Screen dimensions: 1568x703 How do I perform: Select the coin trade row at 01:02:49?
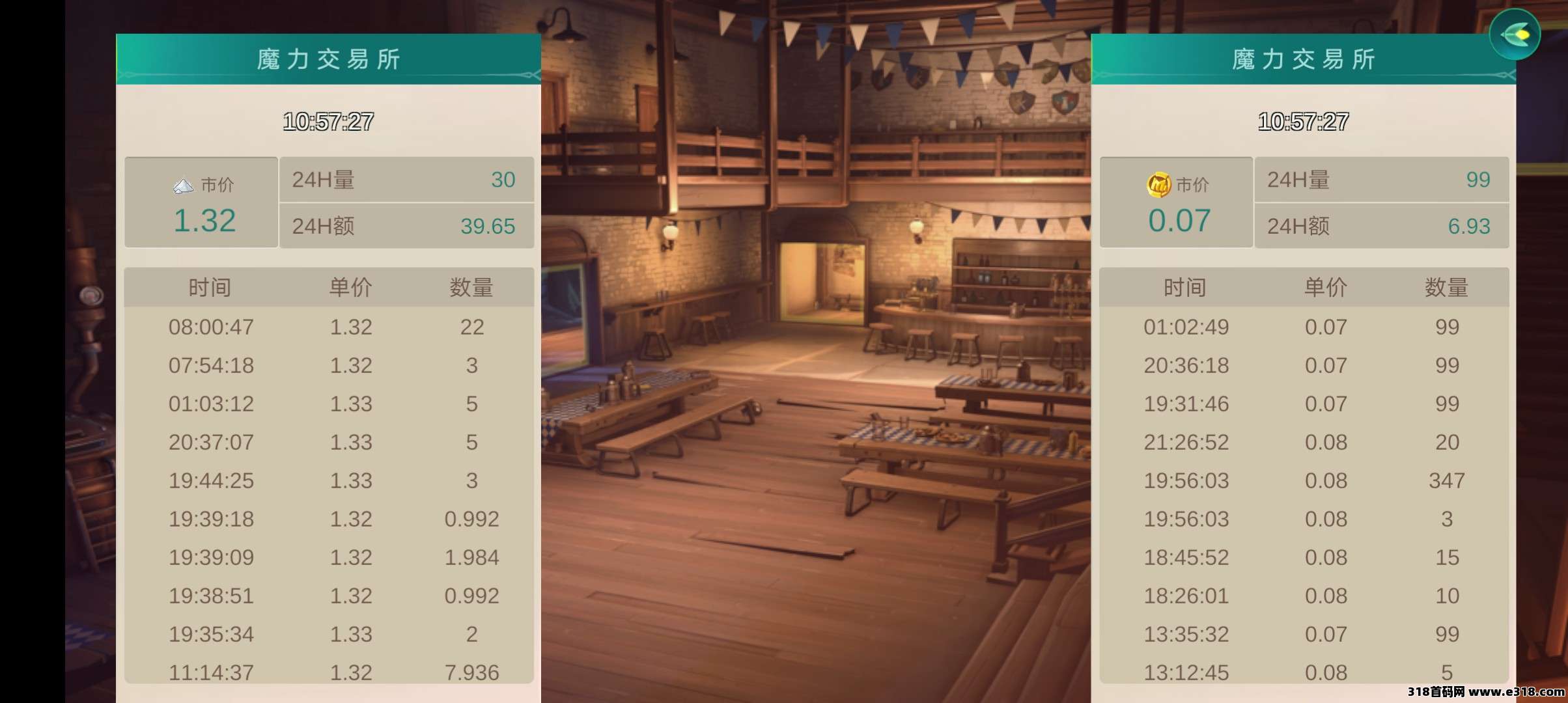(x=1304, y=327)
